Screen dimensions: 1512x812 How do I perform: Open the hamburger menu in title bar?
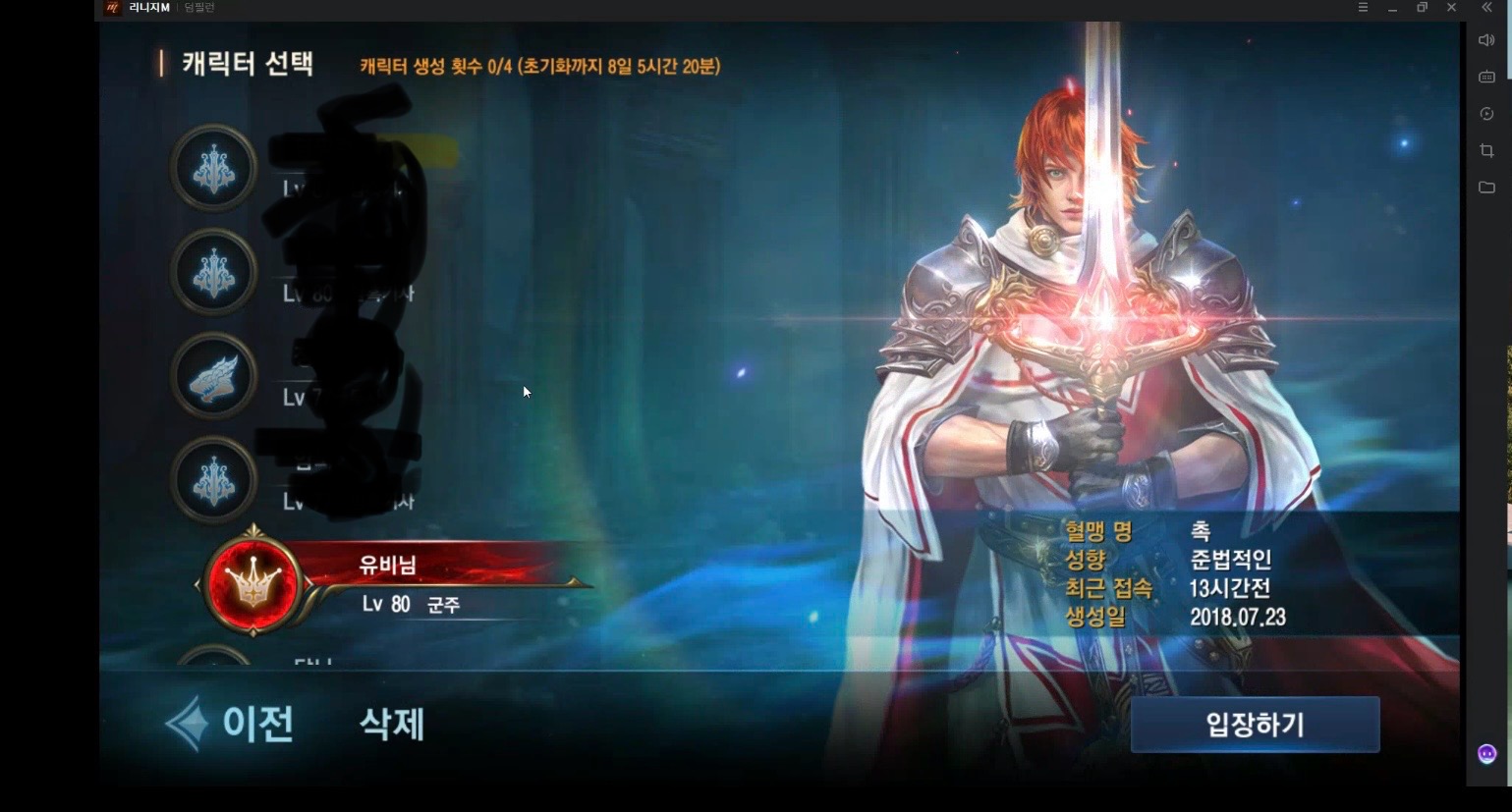(1364, 8)
